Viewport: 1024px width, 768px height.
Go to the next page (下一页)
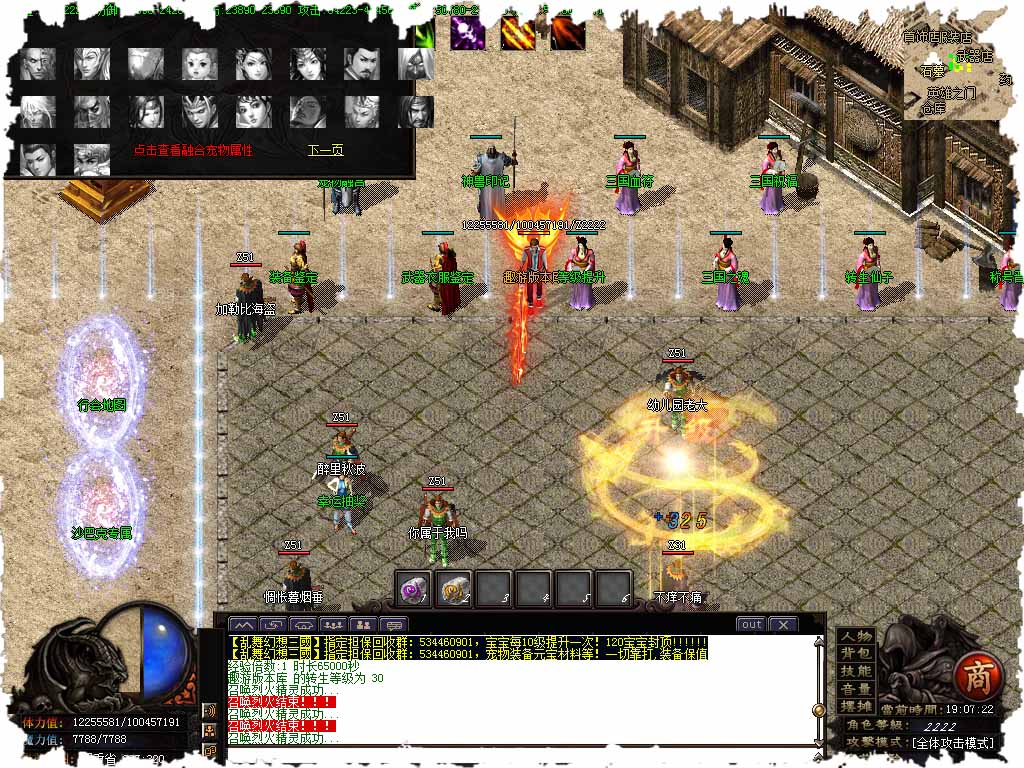[325, 151]
